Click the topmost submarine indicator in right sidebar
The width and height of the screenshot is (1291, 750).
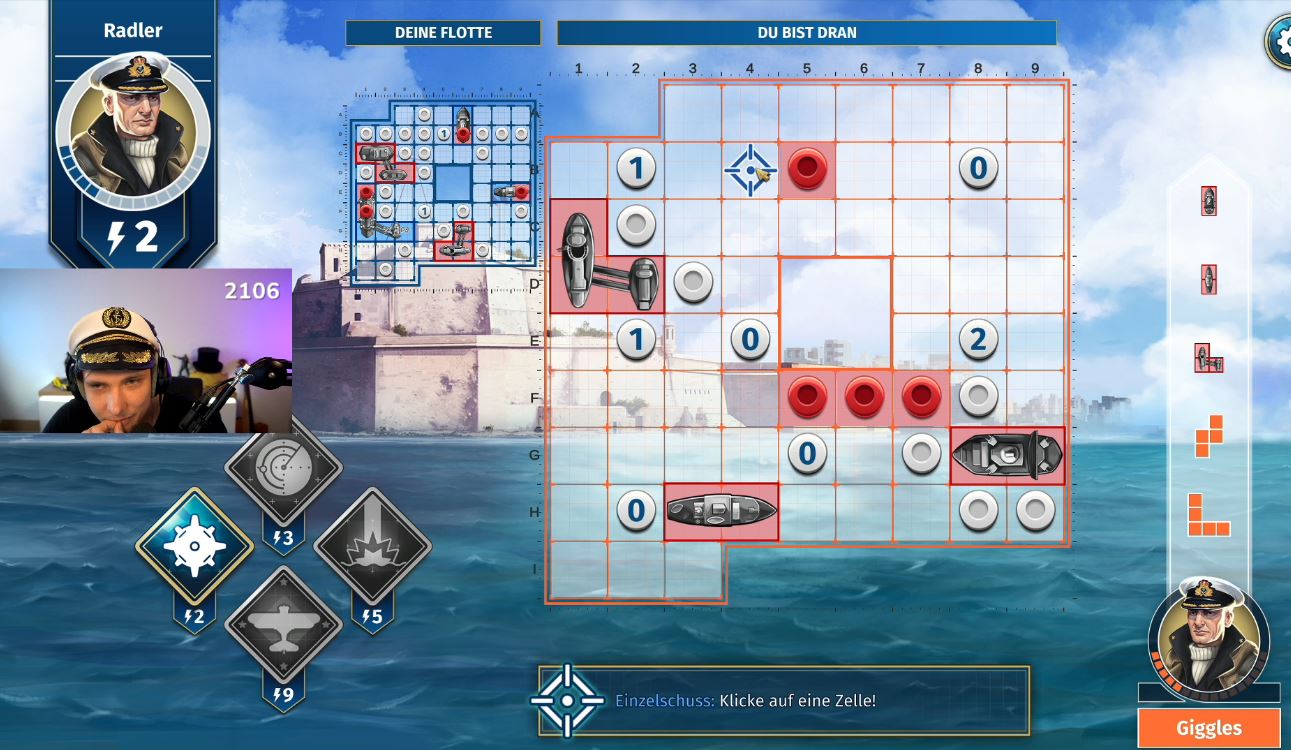1209,200
